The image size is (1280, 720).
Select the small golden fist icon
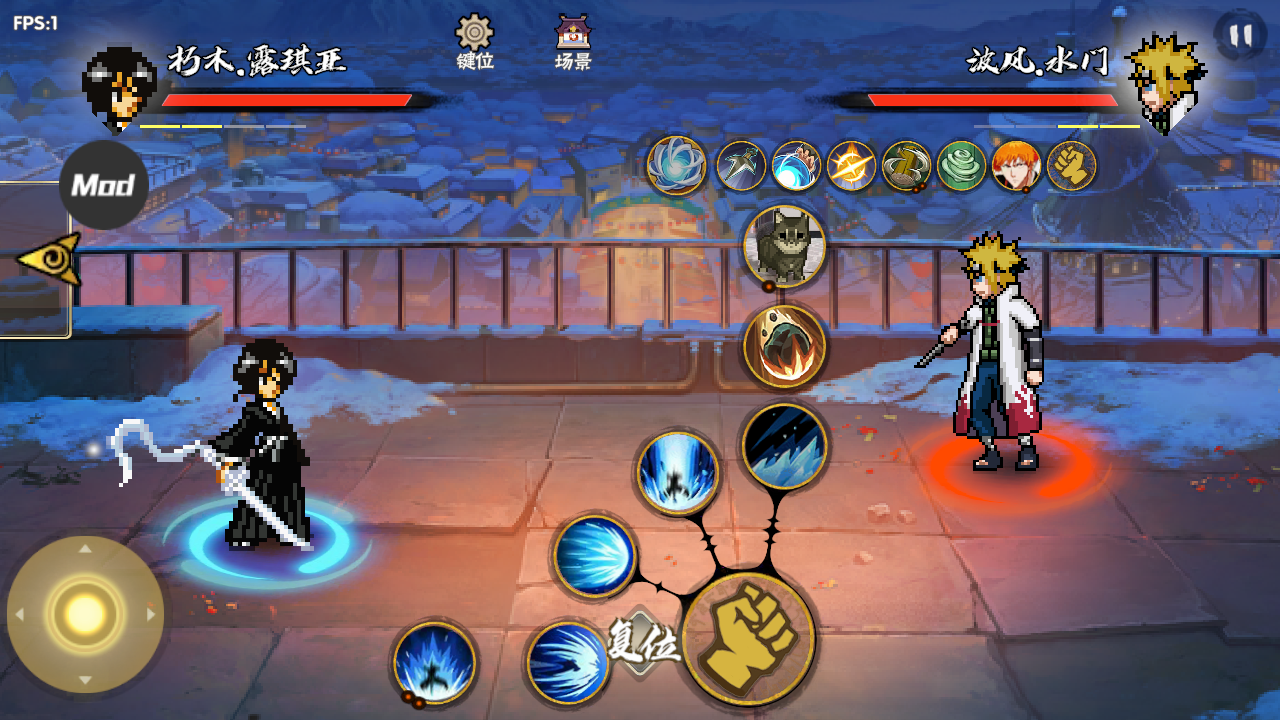click(x=1071, y=166)
